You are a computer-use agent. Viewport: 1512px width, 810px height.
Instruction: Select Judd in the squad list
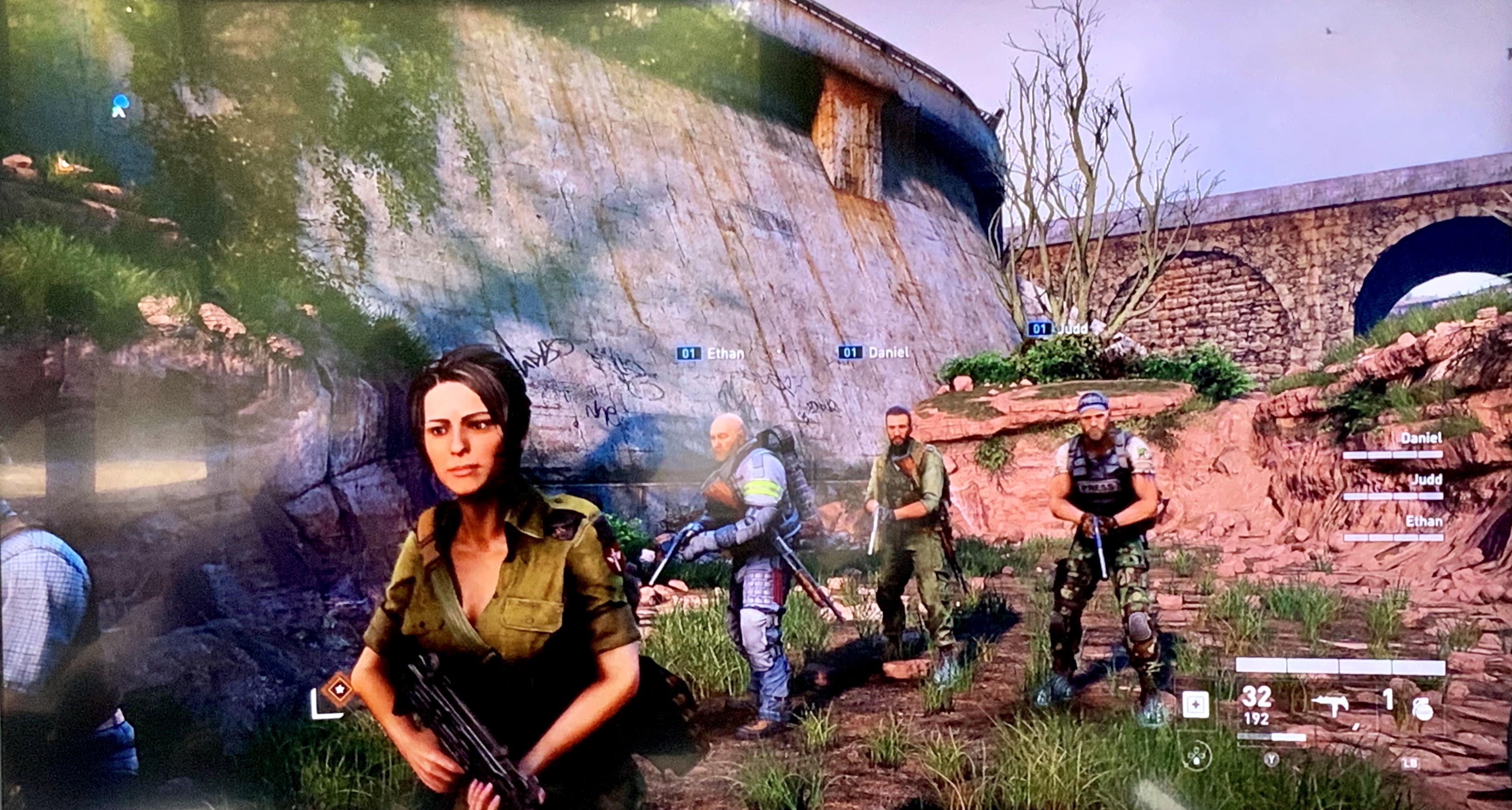click(1426, 480)
